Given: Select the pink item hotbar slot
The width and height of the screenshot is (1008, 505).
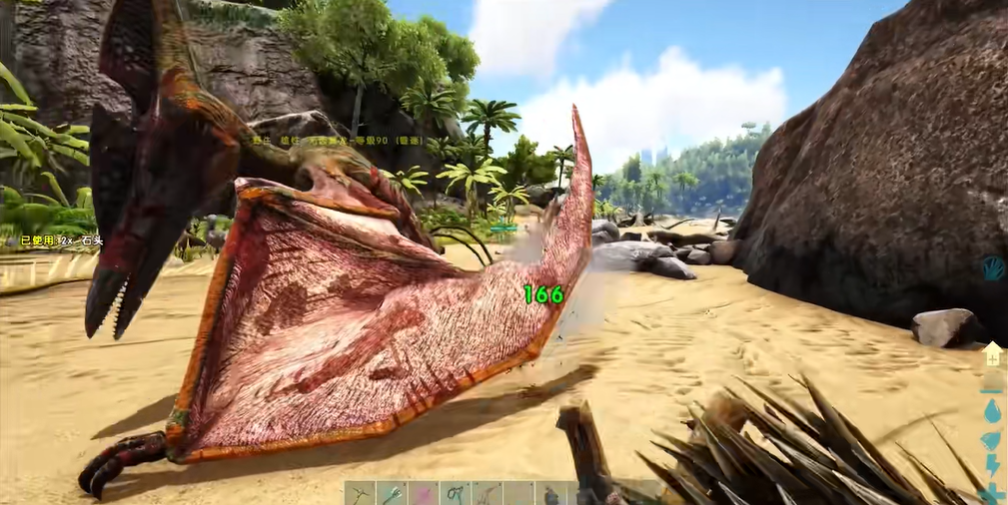Looking at the screenshot, I should [424, 494].
